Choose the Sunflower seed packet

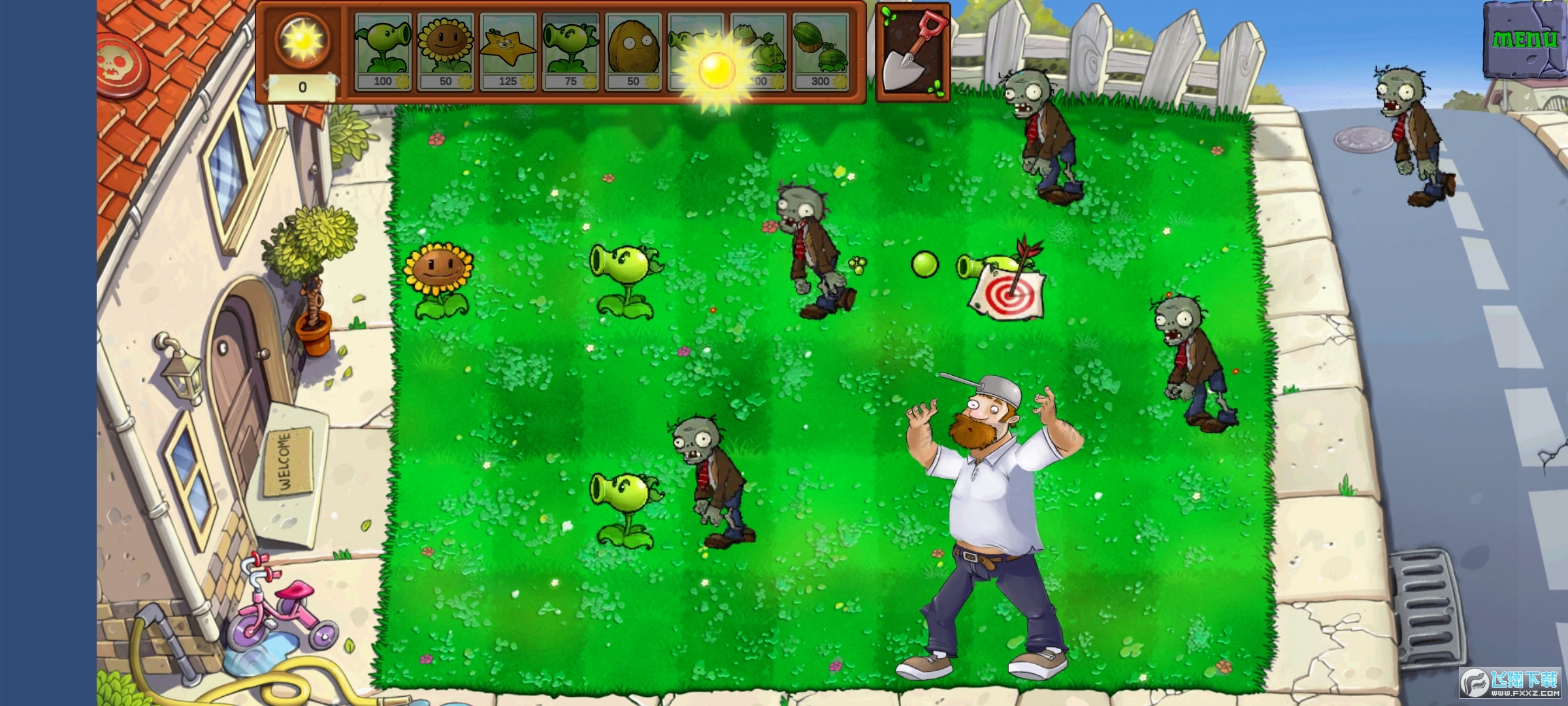[x=445, y=52]
